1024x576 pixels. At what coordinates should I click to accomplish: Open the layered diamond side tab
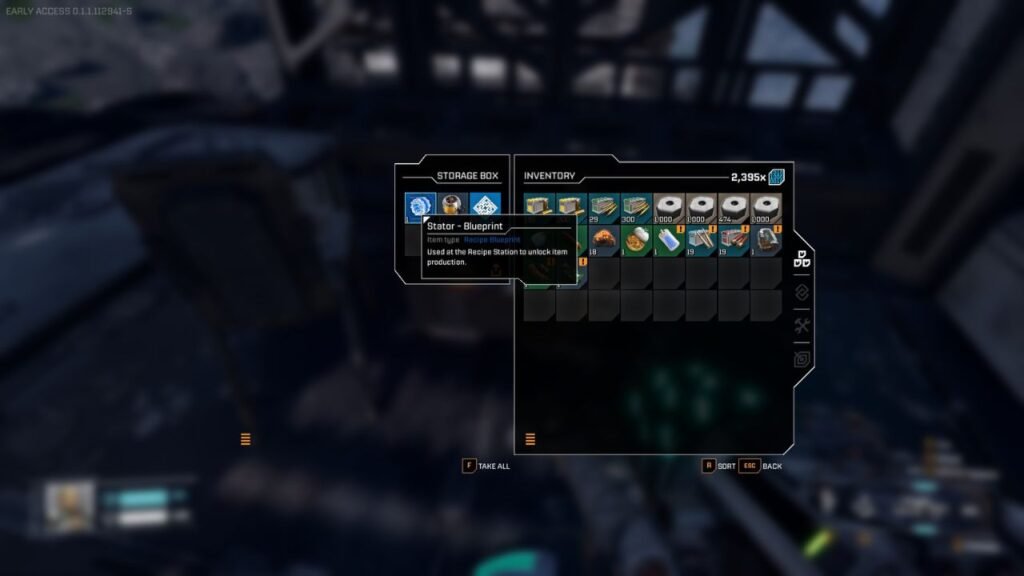point(801,293)
